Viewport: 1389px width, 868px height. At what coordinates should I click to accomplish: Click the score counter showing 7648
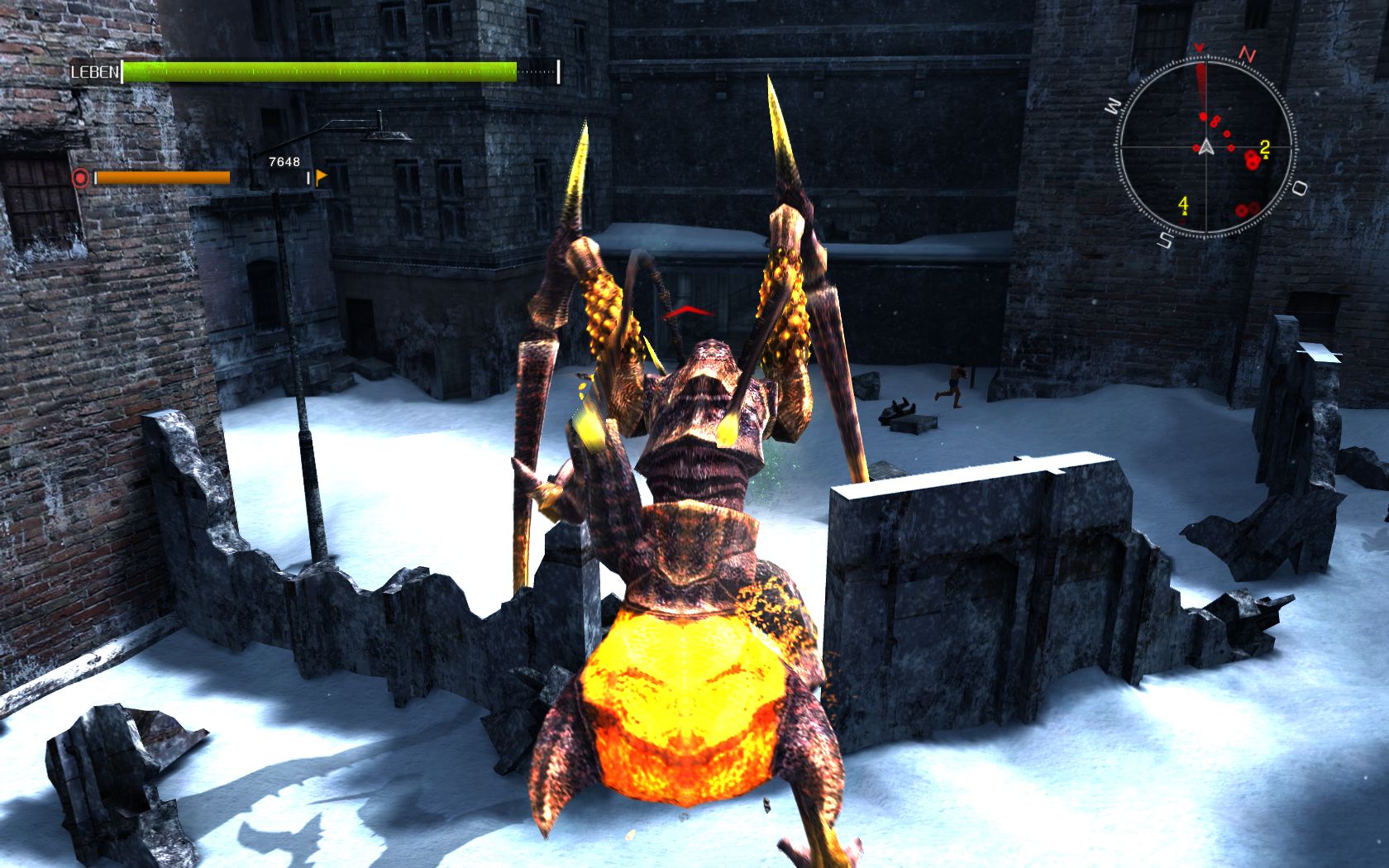[x=284, y=162]
